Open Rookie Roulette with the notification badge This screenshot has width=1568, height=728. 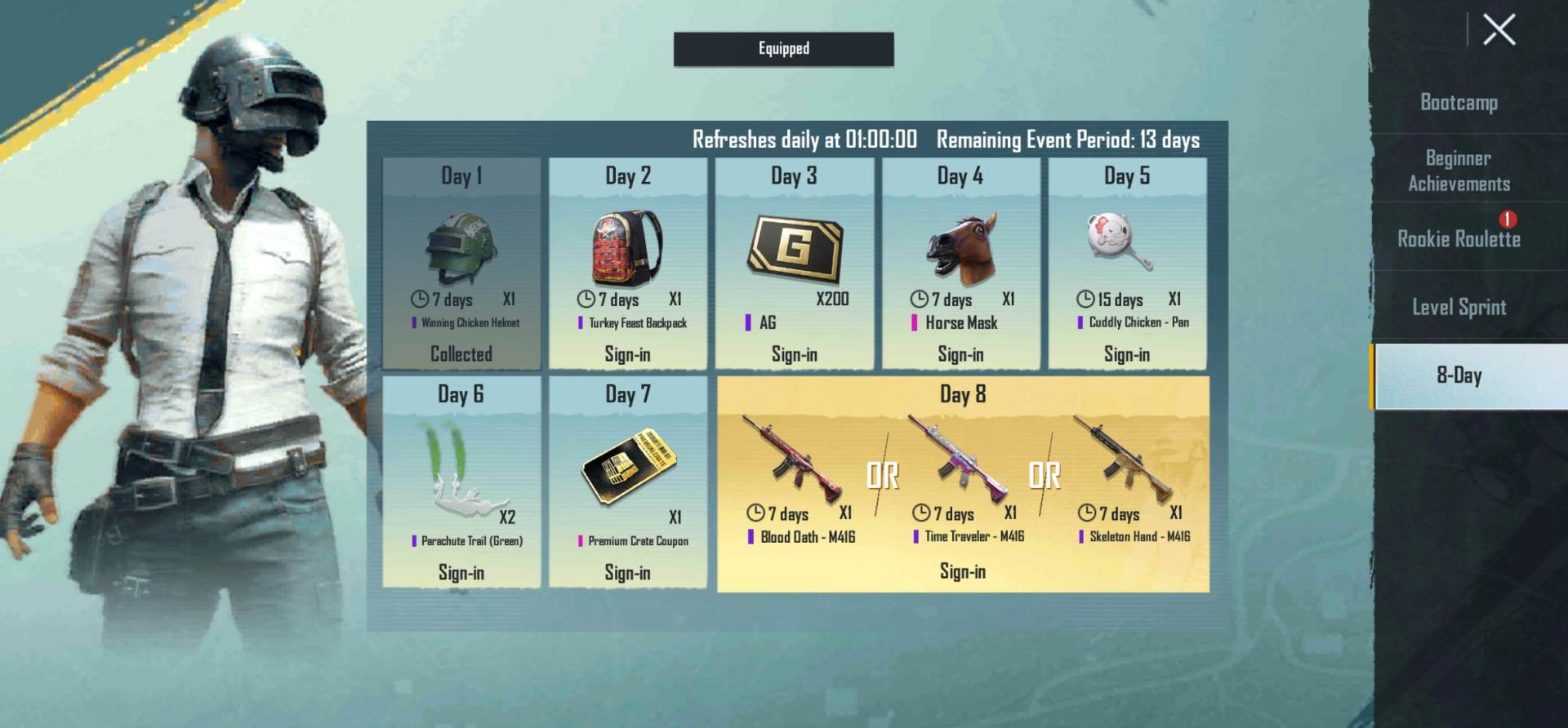coord(1460,240)
